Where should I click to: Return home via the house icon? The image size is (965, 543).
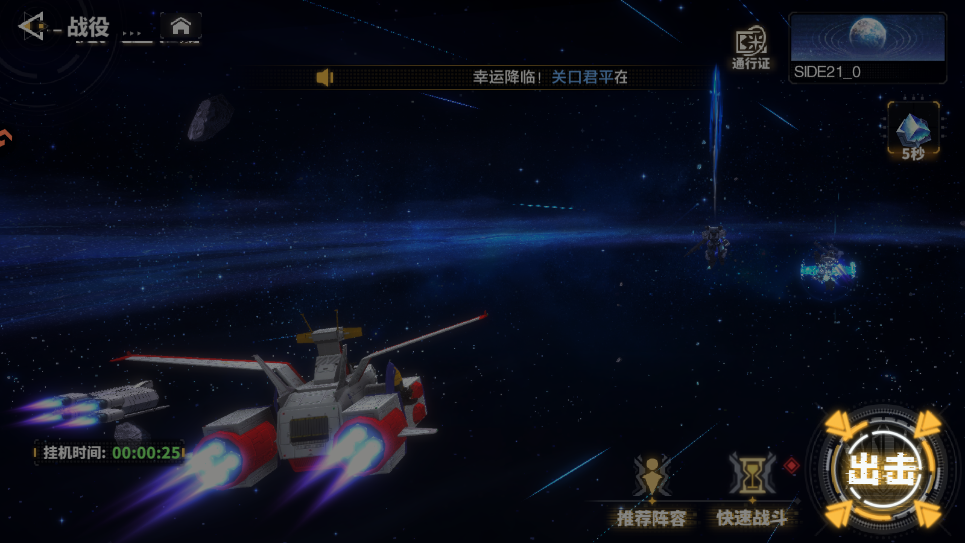click(x=181, y=27)
